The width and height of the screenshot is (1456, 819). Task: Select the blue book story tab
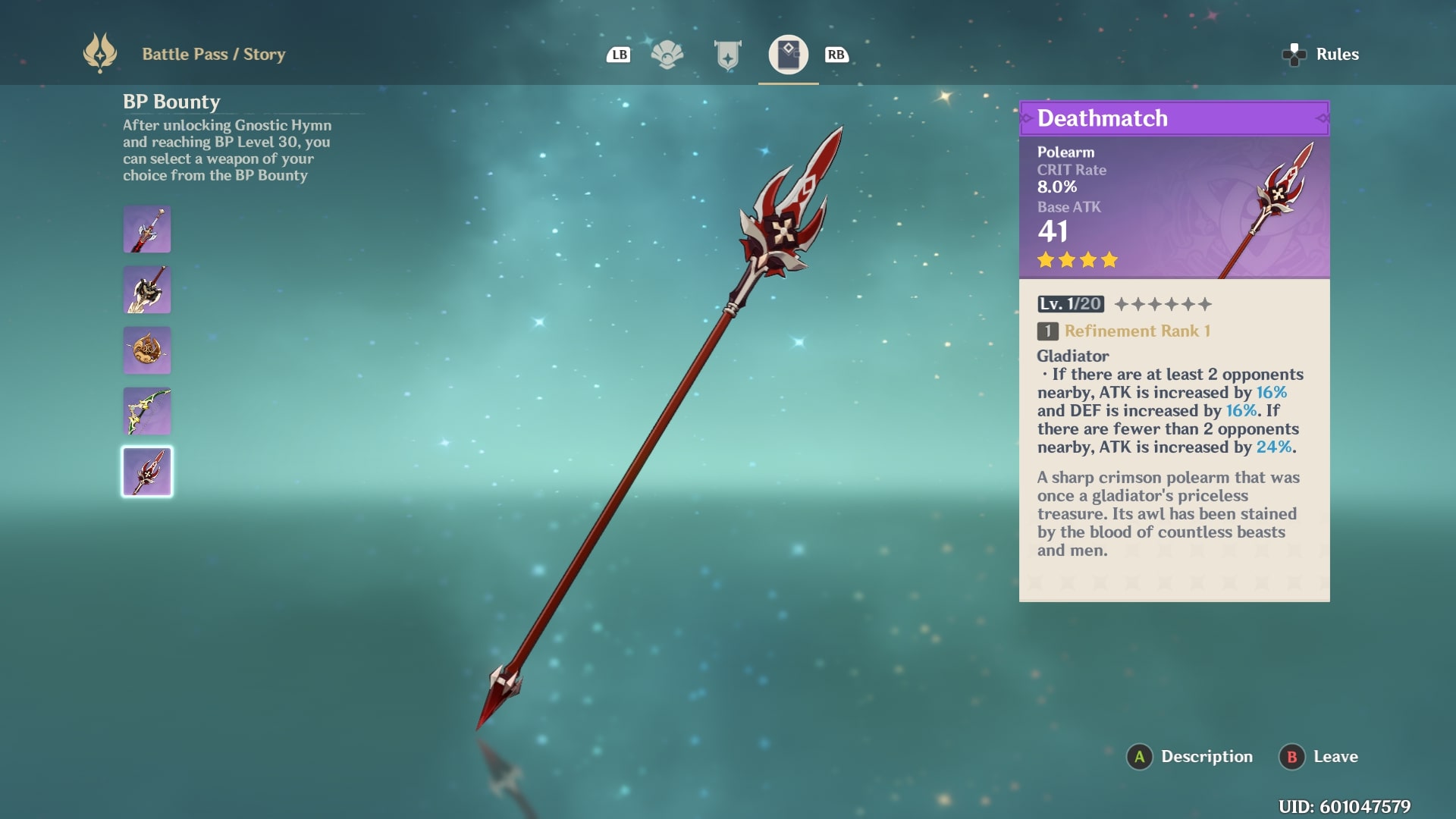(x=789, y=55)
